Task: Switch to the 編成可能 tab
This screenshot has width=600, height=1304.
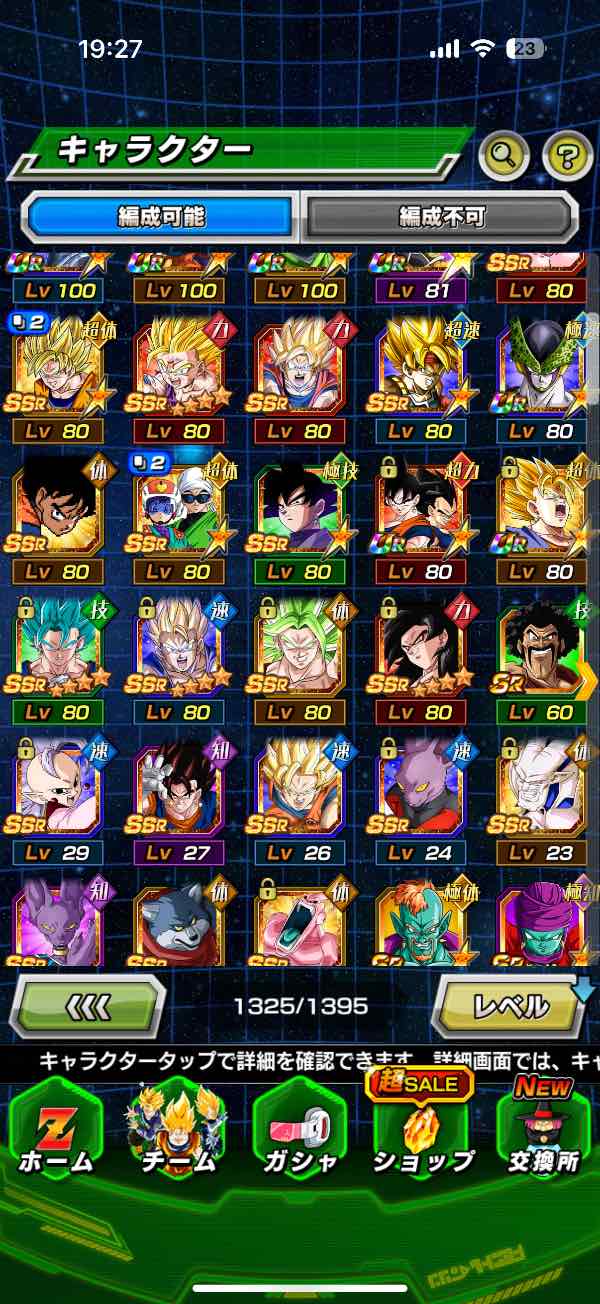Action: 161,216
